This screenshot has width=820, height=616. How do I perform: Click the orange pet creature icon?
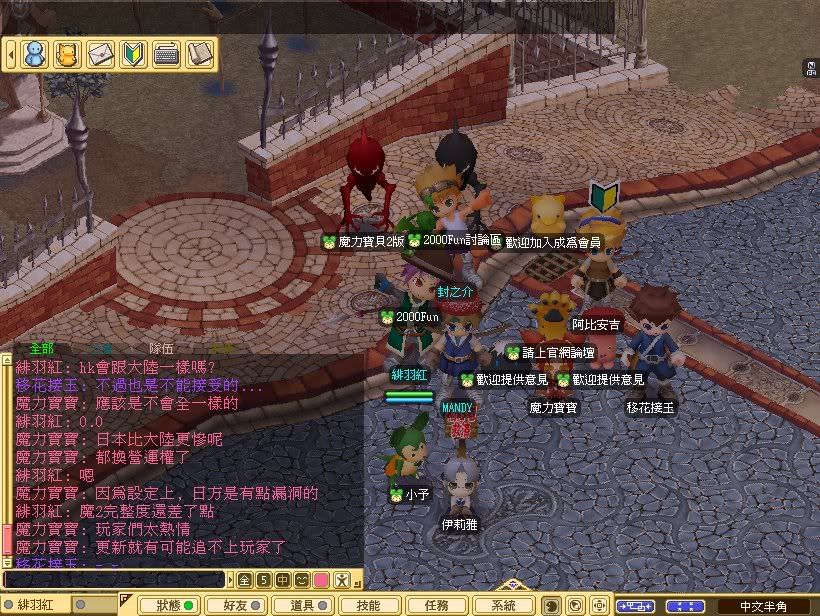[67, 53]
